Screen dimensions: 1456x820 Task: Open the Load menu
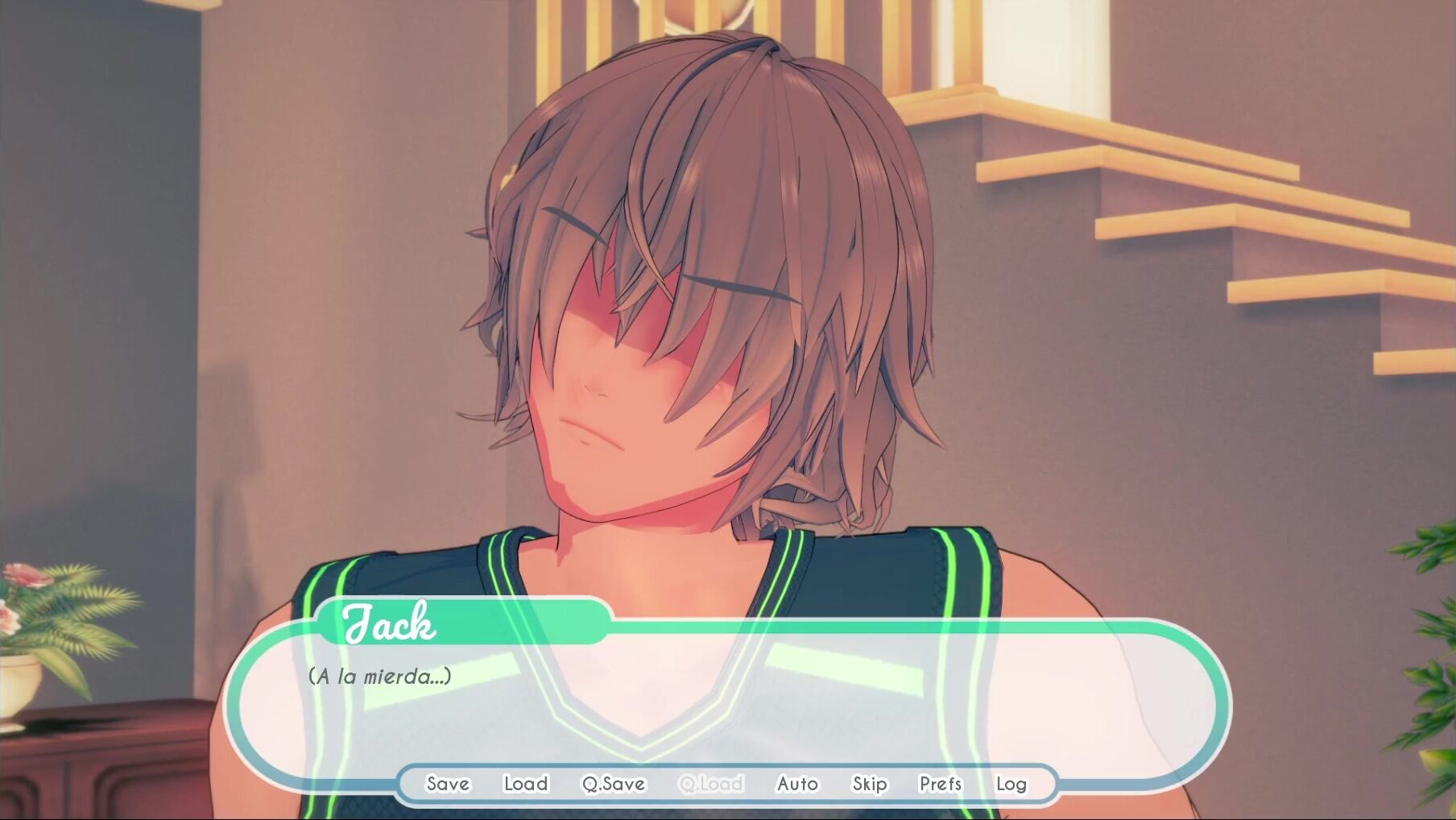[x=526, y=784]
